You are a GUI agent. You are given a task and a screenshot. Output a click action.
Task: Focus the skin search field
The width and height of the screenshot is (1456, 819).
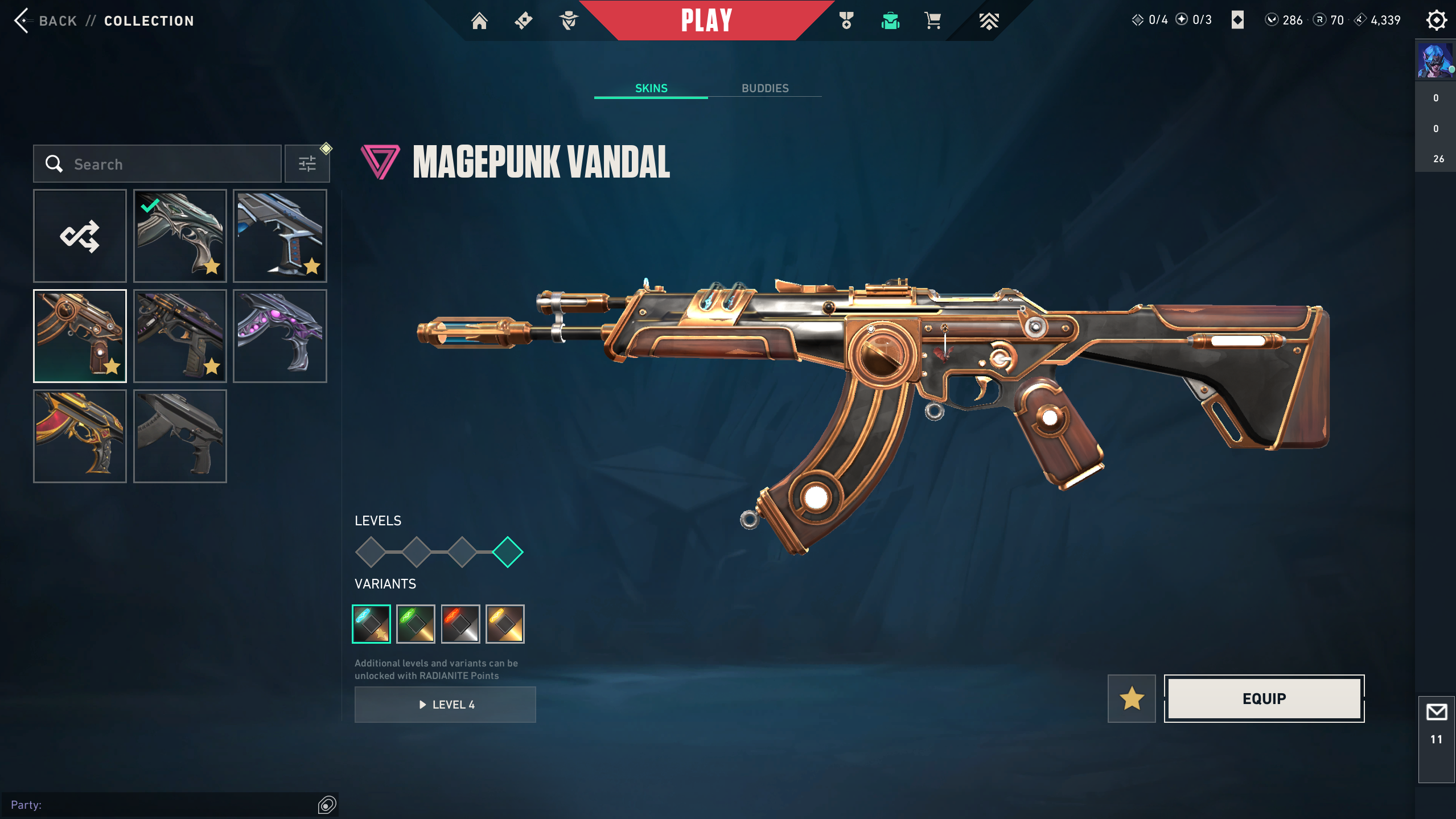[x=165, y=164]
